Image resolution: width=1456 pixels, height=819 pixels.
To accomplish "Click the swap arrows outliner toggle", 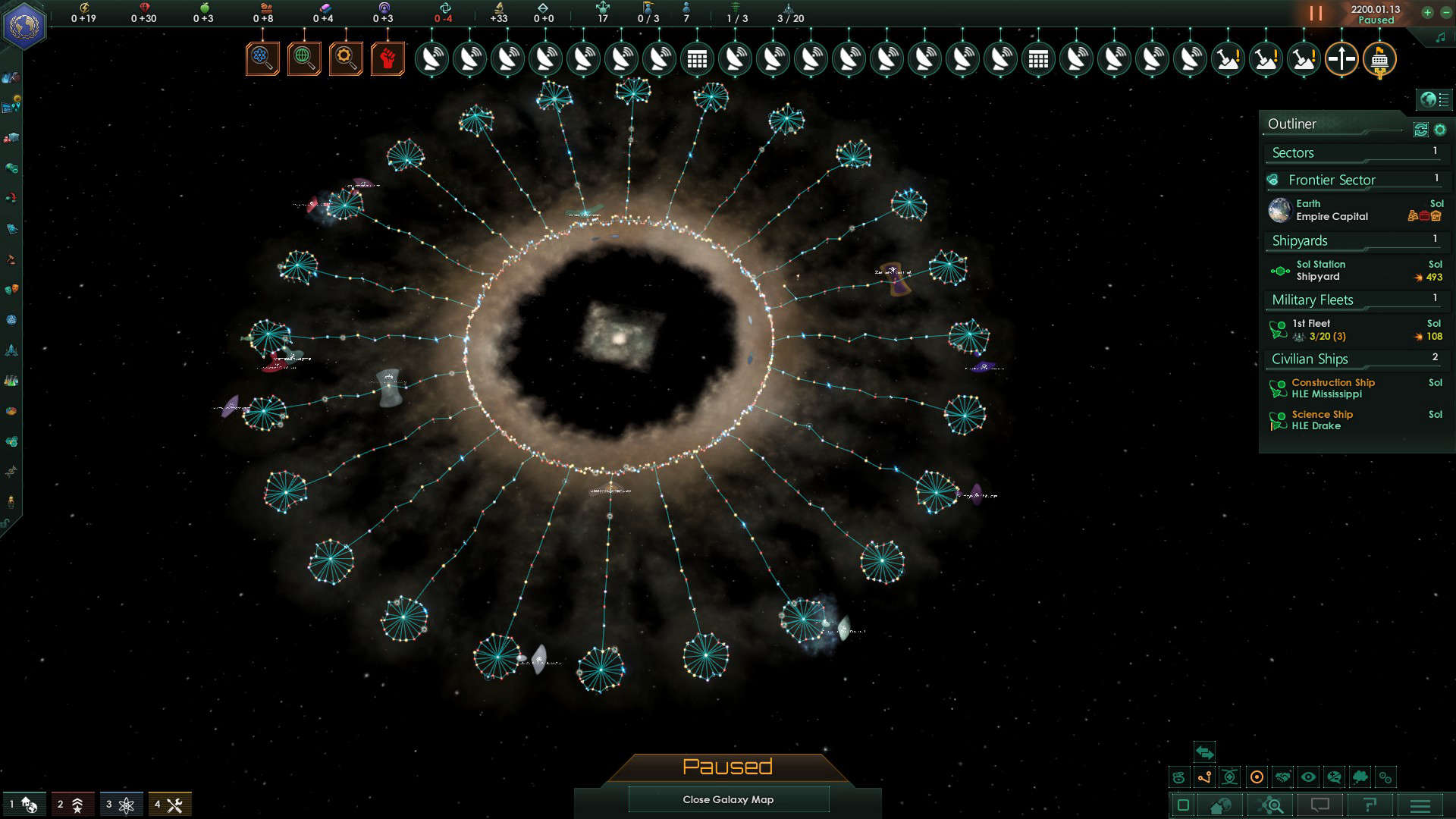I will [1203, 752].
